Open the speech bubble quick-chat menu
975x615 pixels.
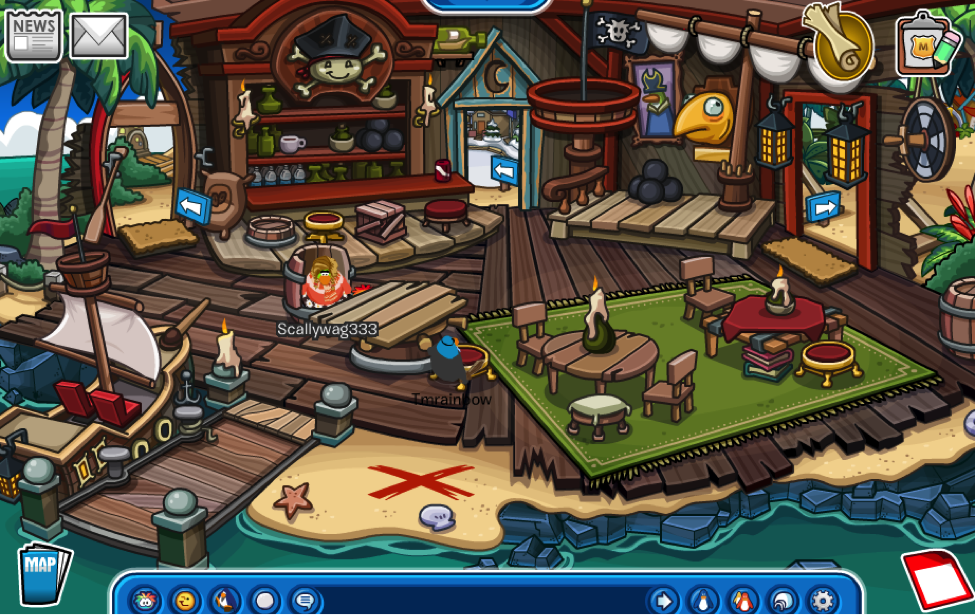coord(305,600)
